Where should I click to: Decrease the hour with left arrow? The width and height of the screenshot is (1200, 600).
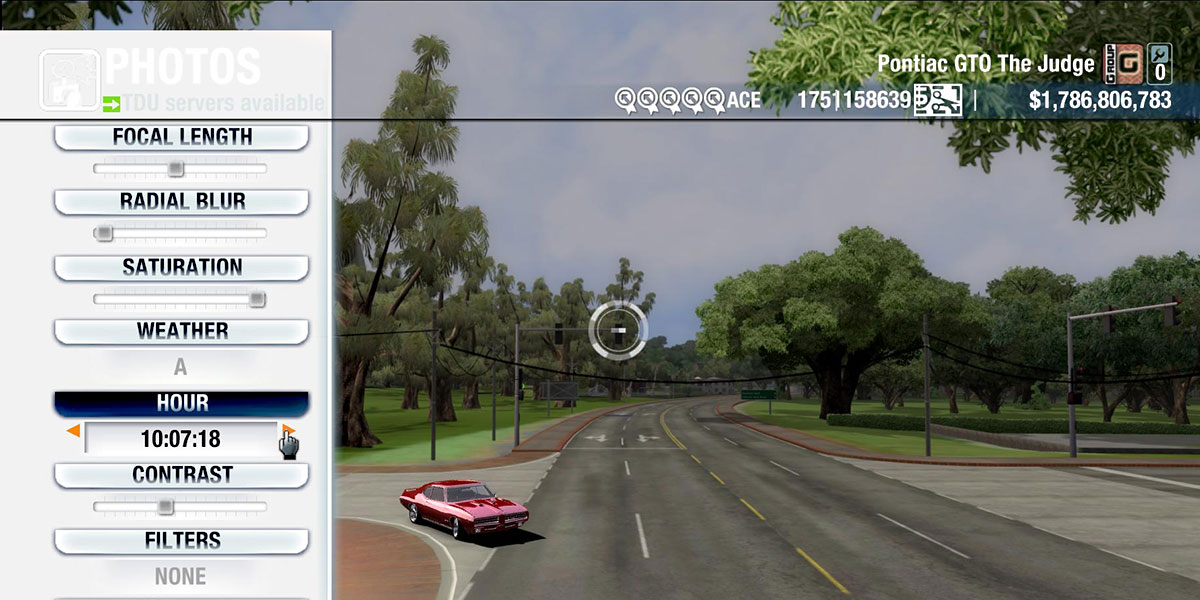pos(73,431)
